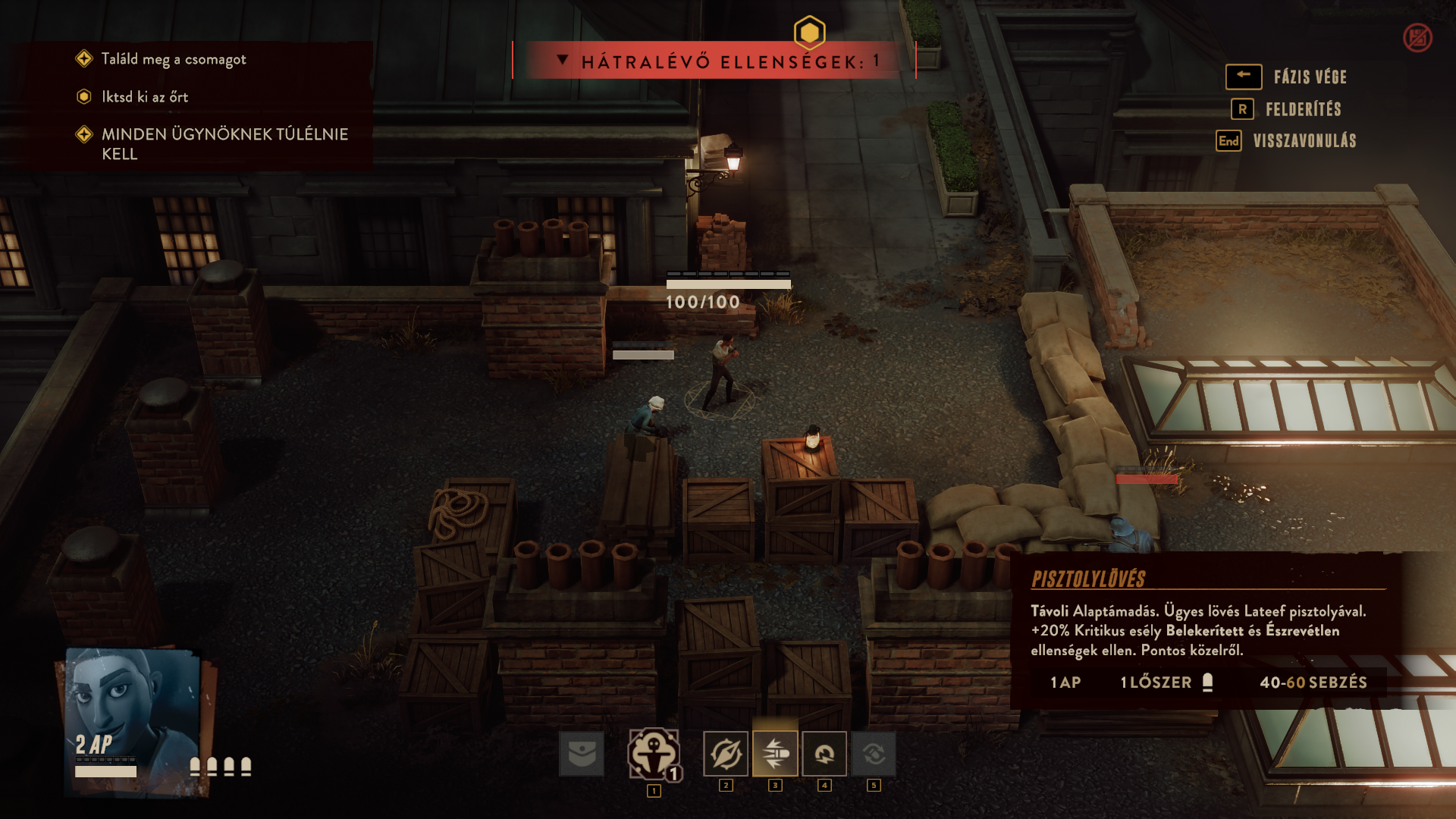The image size is (1456, 819).
Task: Activate Felderítés recon mode
Action: pos(1302,109)
